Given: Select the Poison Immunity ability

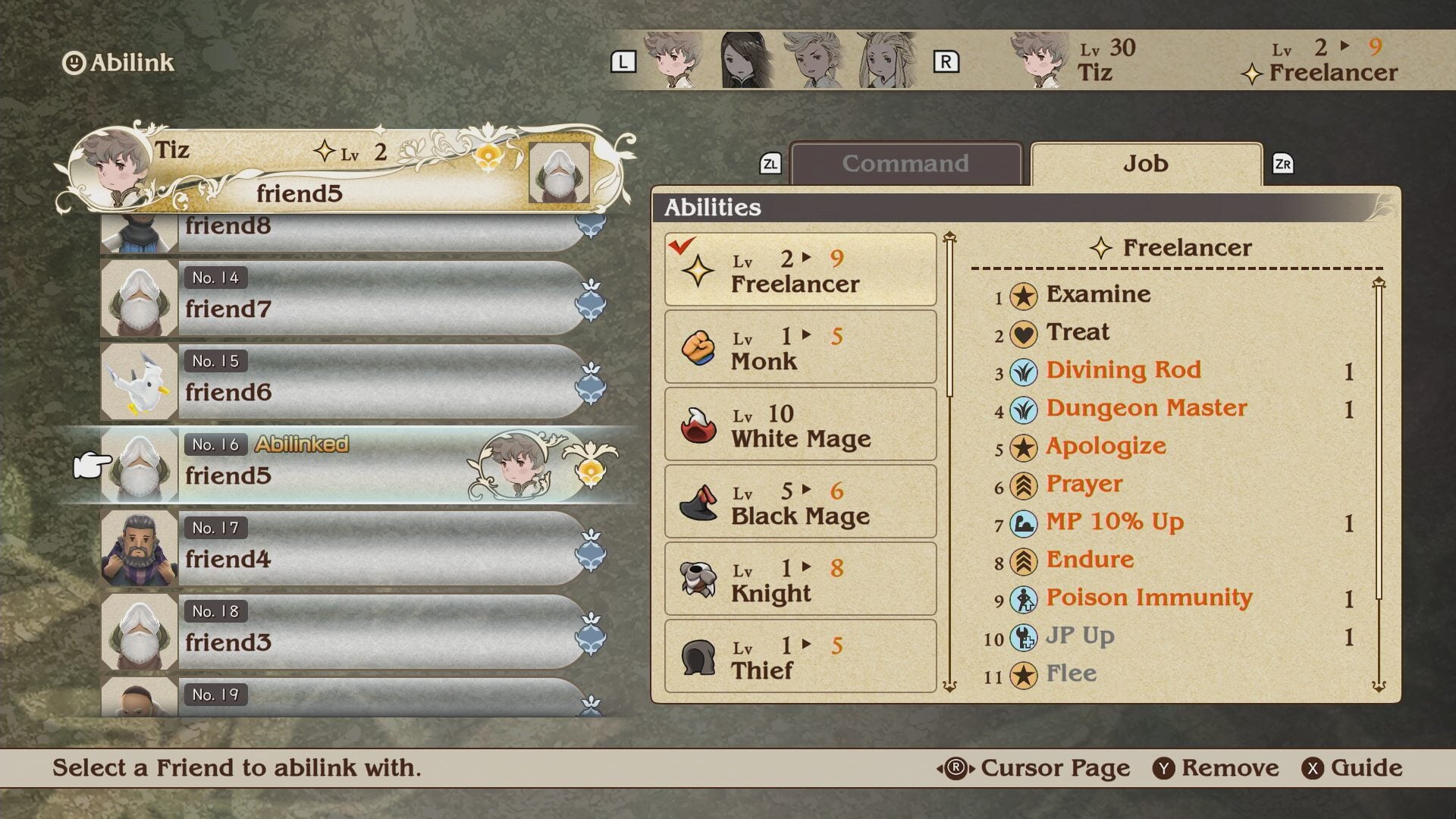Looking at the screenshot, I should click(x=1148, y=598).
